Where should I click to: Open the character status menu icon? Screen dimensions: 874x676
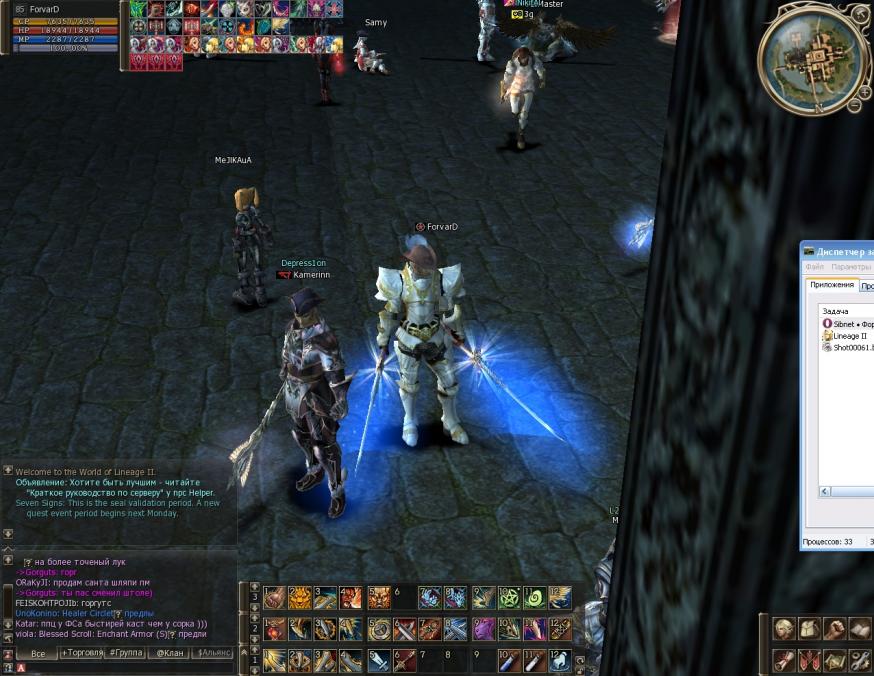(x=785, y=629)
